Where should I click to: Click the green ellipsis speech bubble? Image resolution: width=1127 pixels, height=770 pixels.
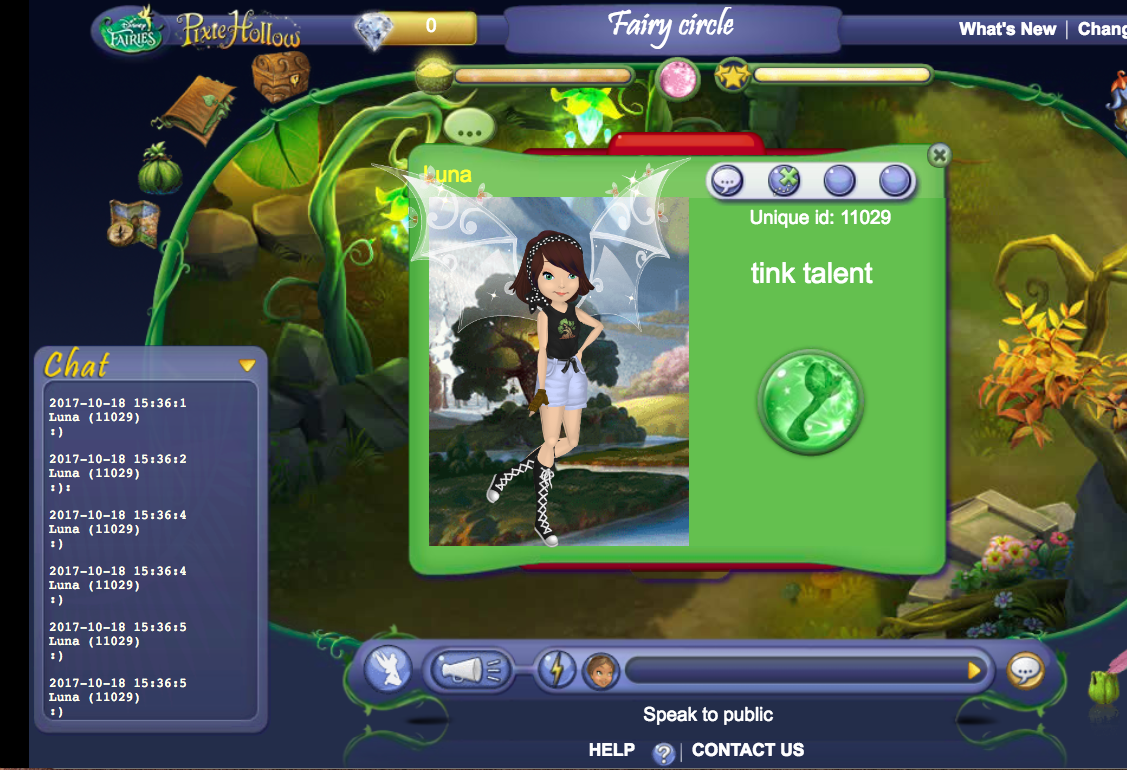tap(469, 127)
